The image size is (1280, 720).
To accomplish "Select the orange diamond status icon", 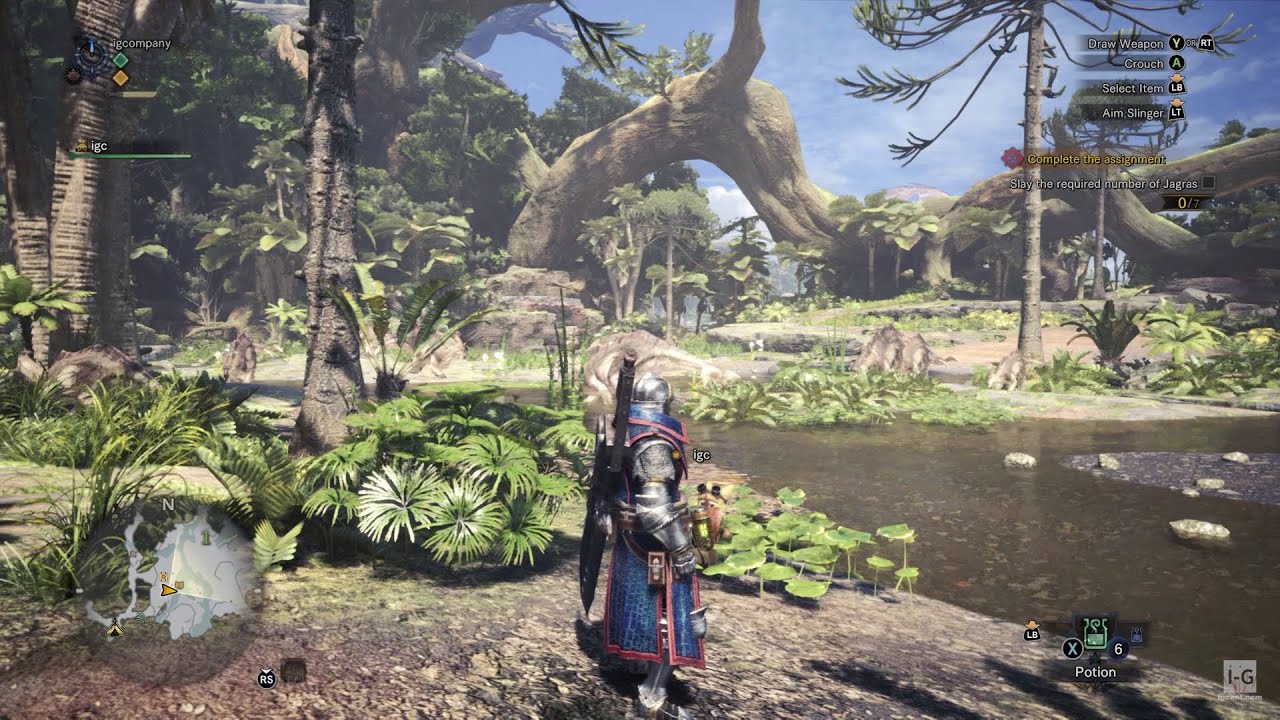I will [120, 78].
